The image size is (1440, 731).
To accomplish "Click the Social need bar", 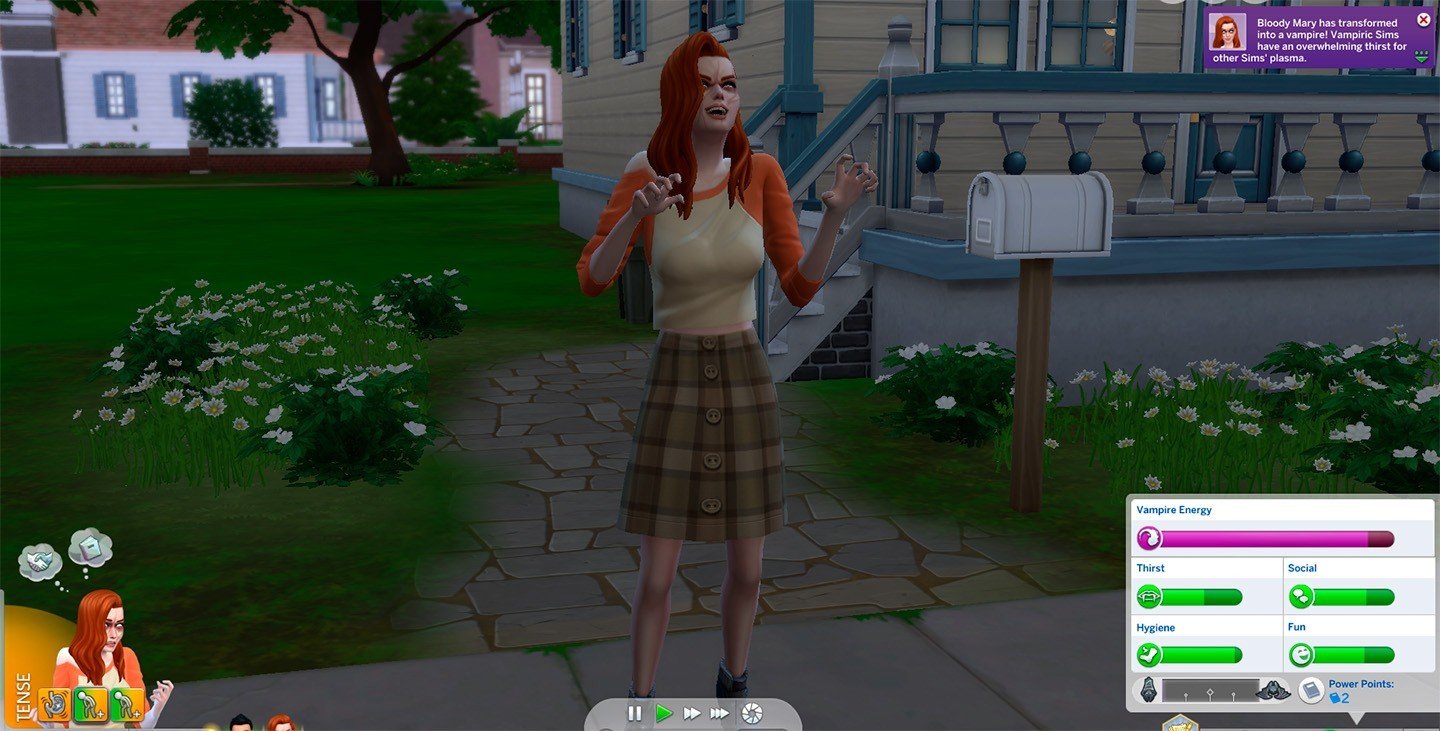I will (x=1355, y=596).
